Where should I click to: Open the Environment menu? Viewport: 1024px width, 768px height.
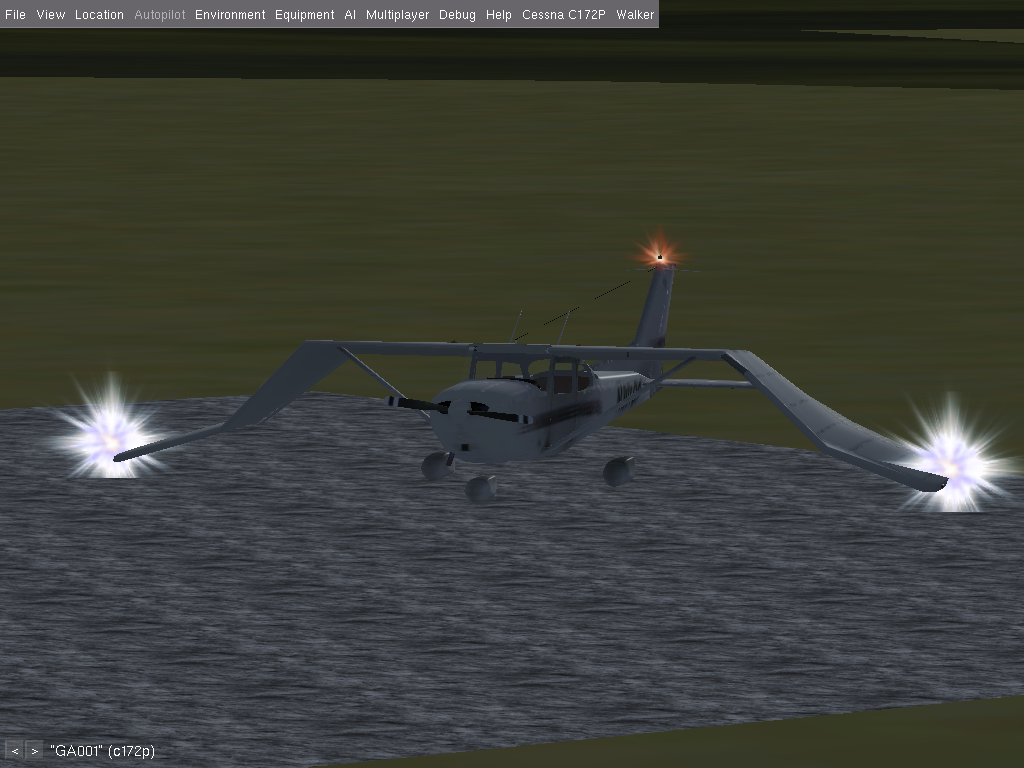tap(230, 15)
